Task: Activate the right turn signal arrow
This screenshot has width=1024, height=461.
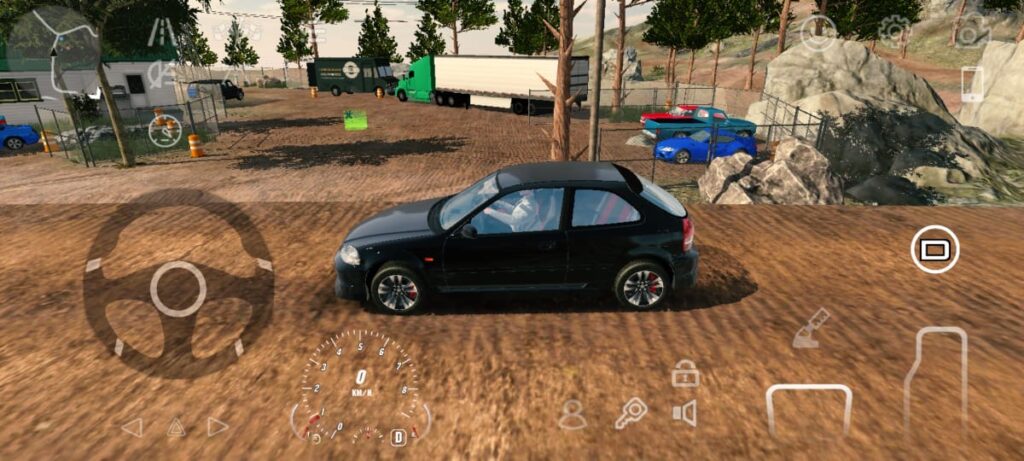Action: pos(218,427)
